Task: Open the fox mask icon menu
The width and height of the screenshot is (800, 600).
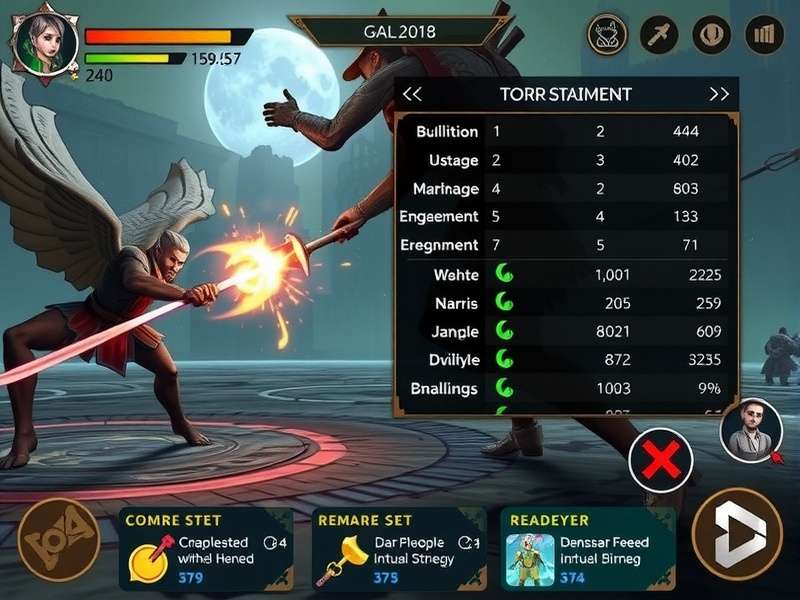Action: [x=607, y=36]
